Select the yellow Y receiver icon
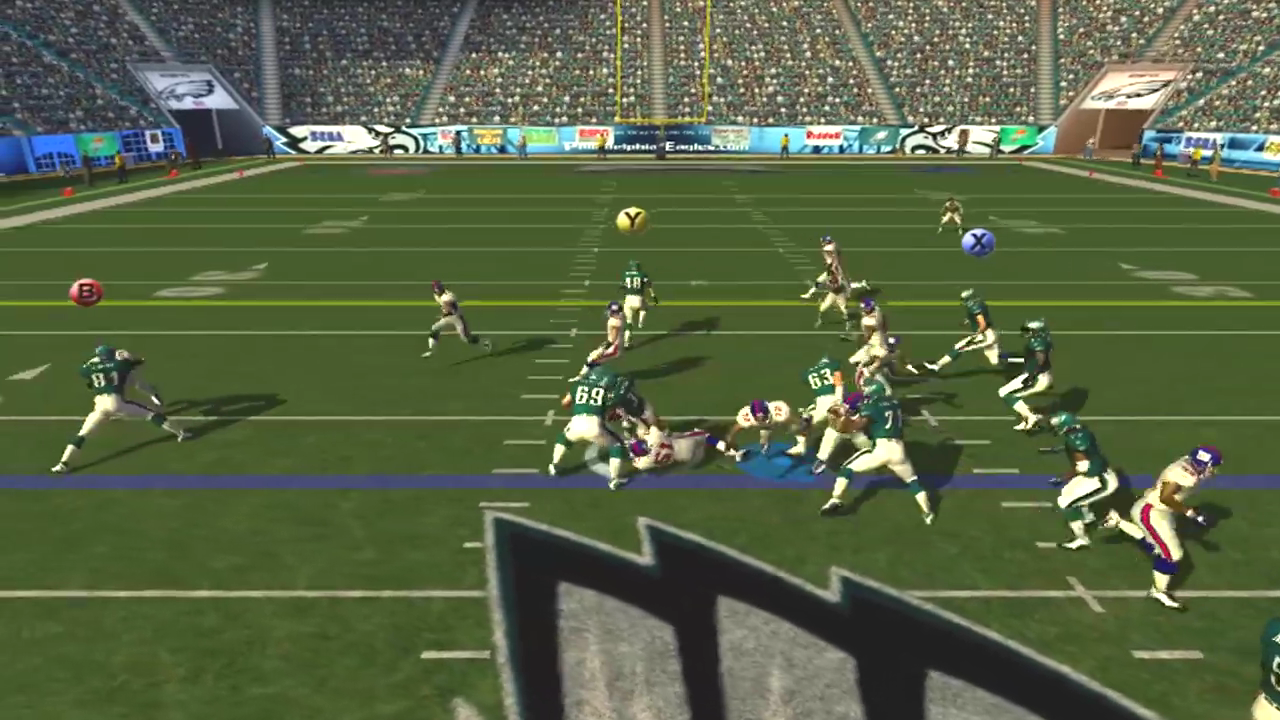Viewport: 1280px width, 720px height. tap(632, 219)
